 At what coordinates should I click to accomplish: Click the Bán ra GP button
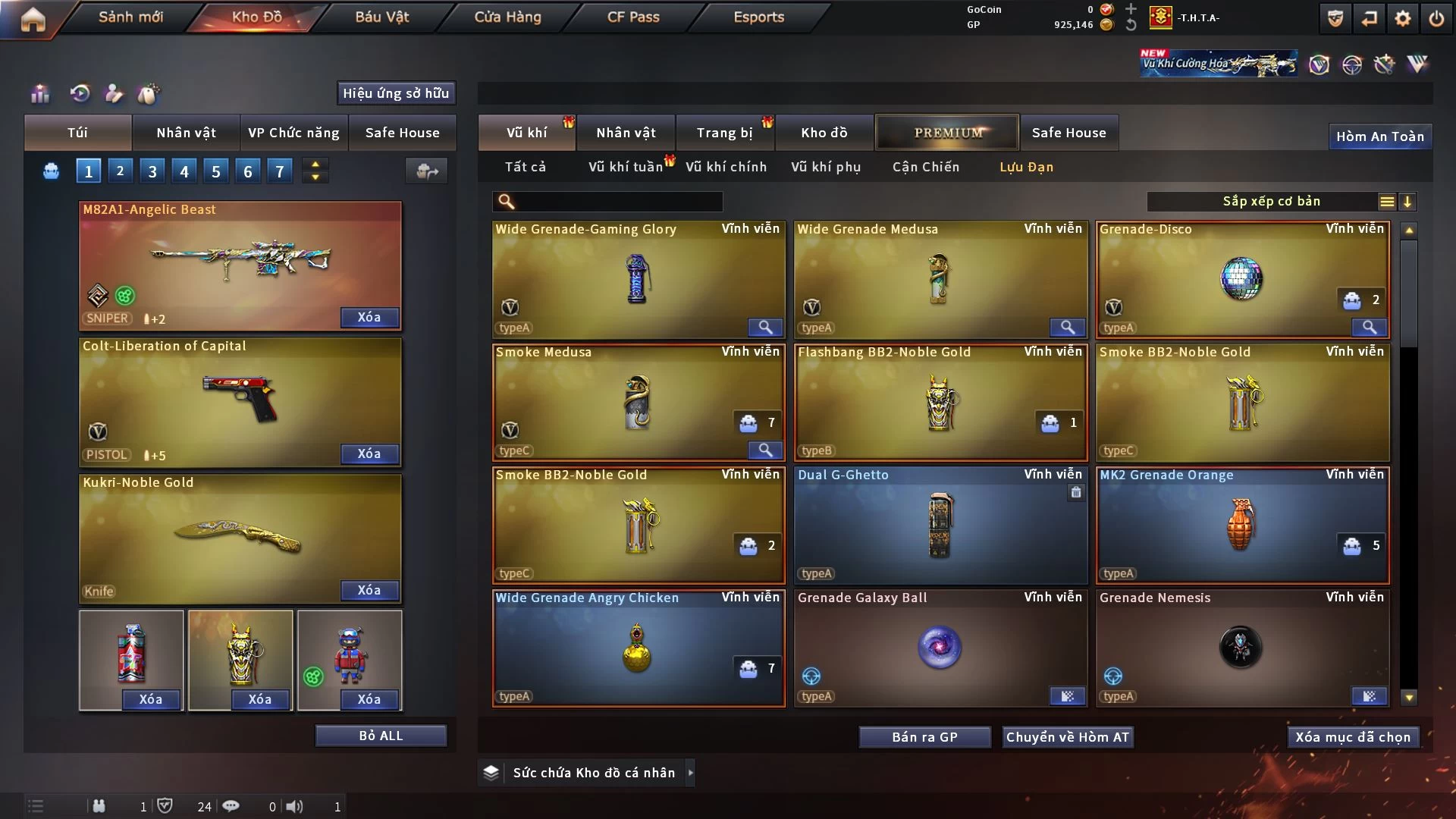(x=924, y=737)
